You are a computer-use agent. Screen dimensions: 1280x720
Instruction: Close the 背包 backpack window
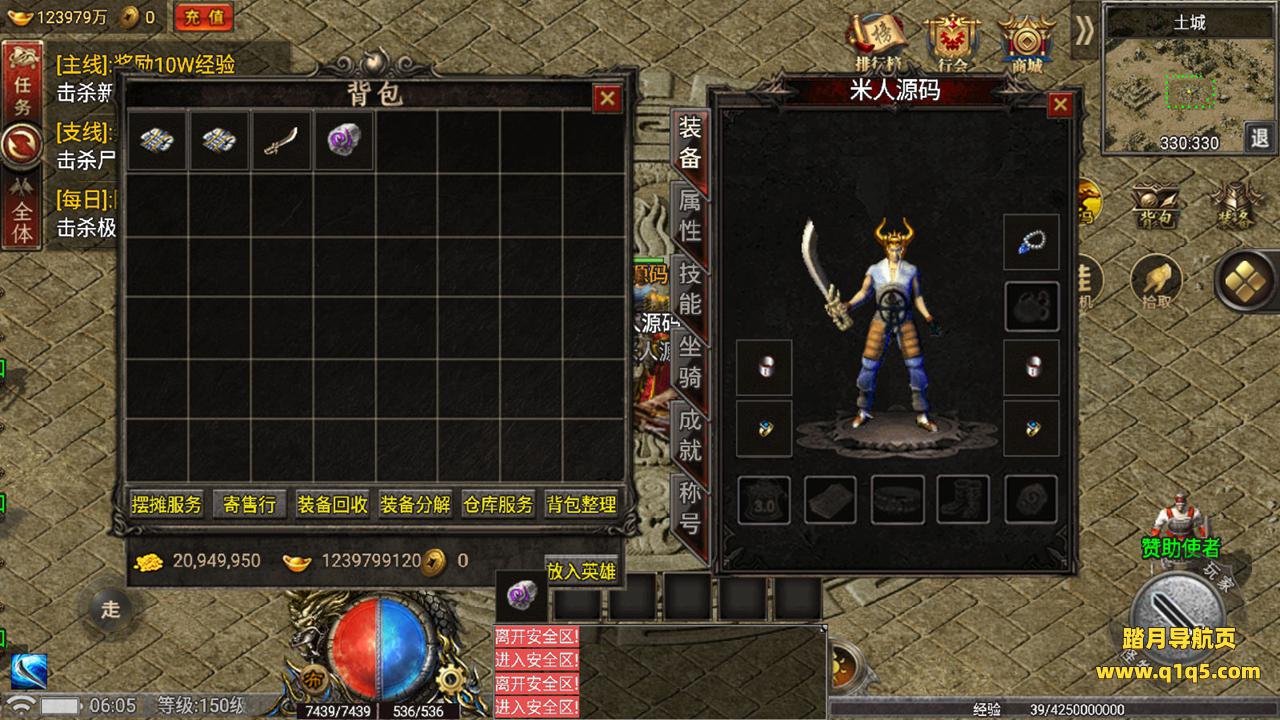pyautogui.click(x=607, y=98)
